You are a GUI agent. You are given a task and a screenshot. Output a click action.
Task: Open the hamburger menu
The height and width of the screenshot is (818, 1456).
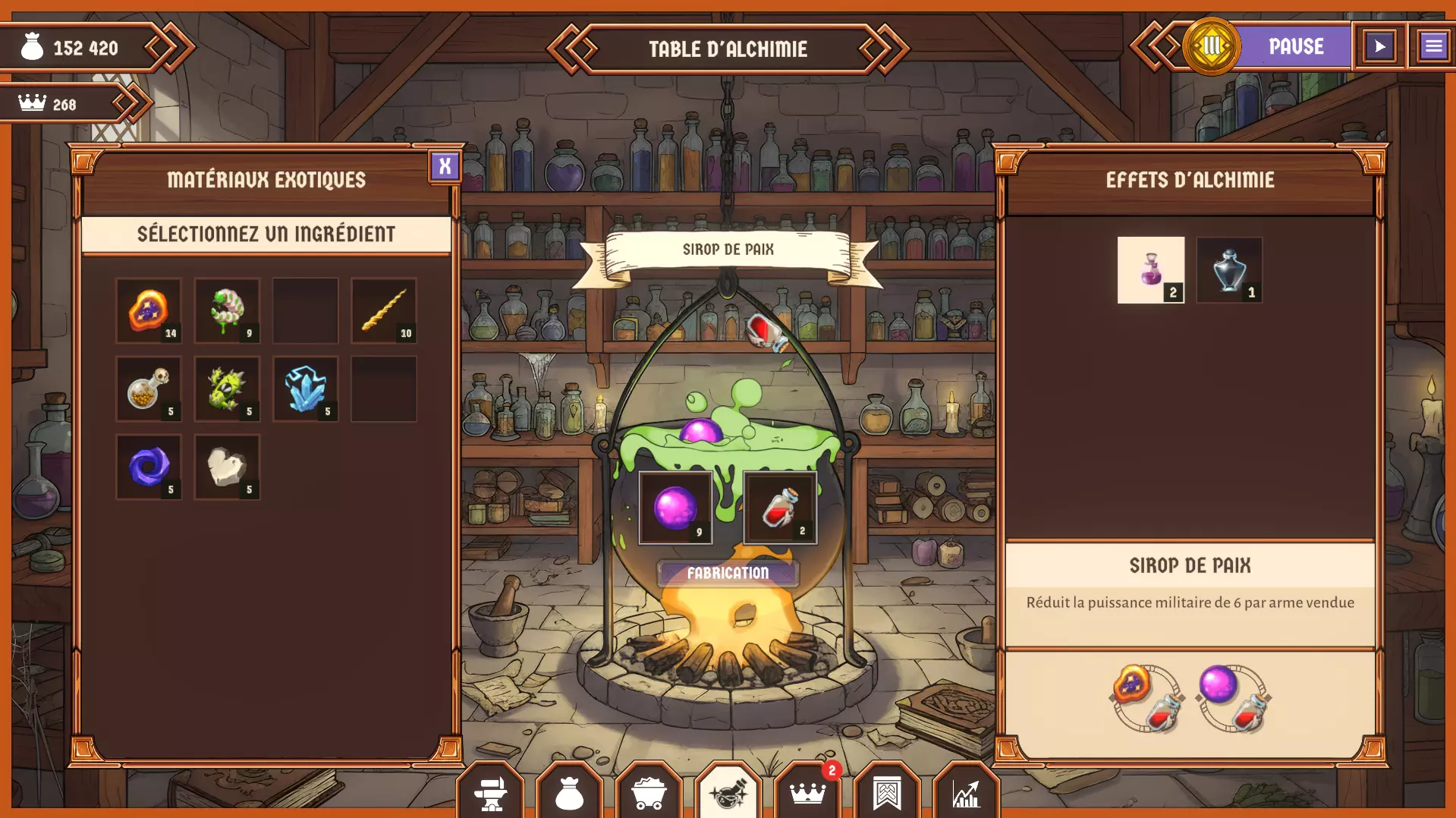coord(1433,47)
